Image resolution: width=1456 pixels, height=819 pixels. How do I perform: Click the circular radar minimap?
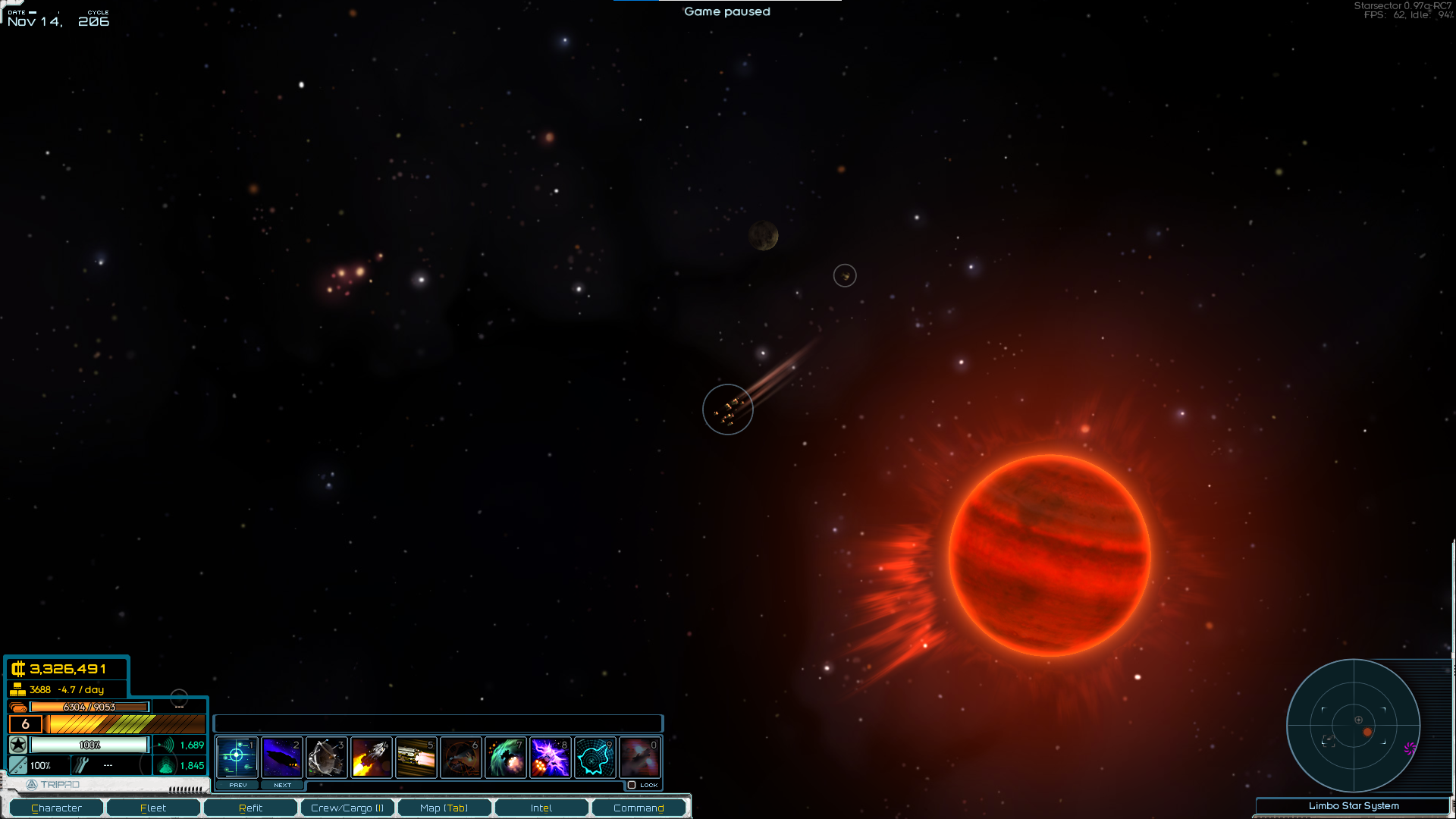[x=1354, y=726]
